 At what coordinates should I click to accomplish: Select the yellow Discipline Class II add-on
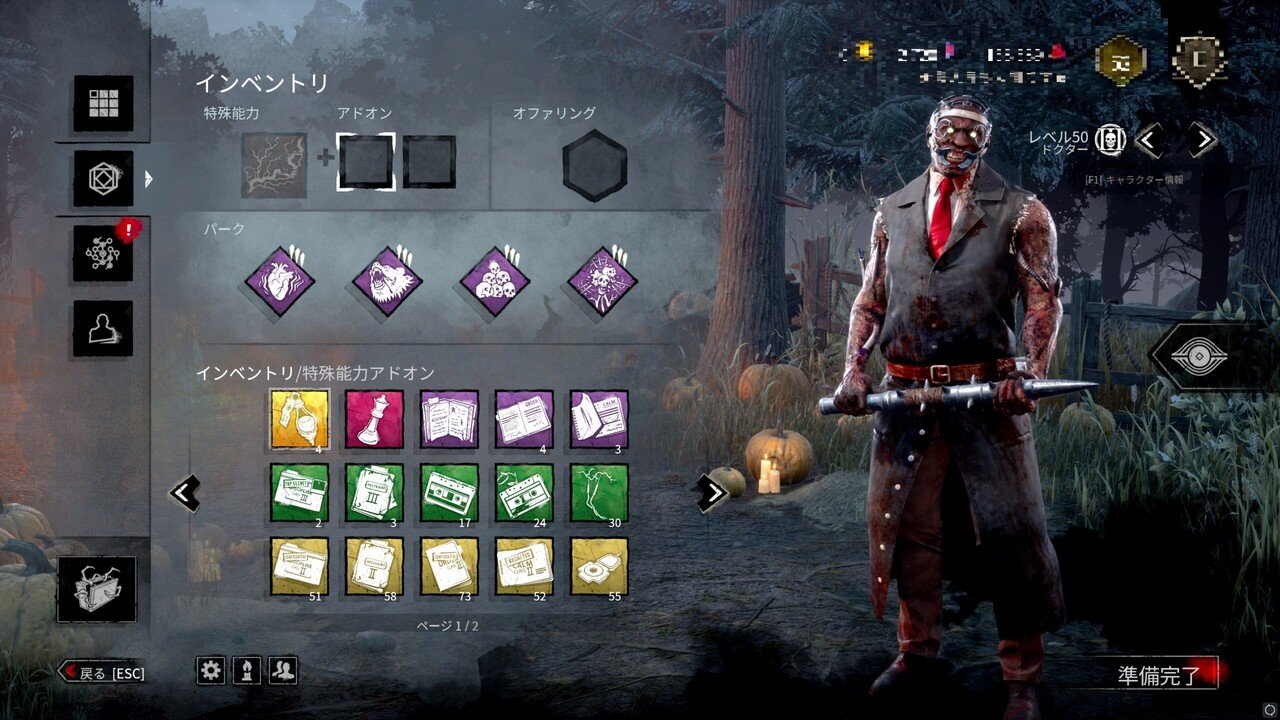point(302,566)
